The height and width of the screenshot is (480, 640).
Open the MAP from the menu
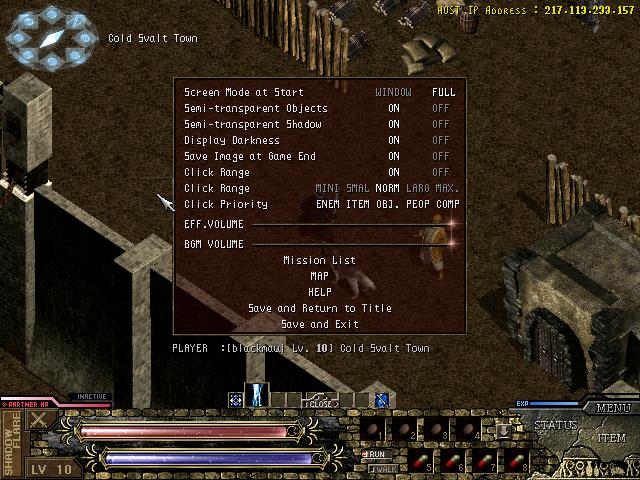319,276
